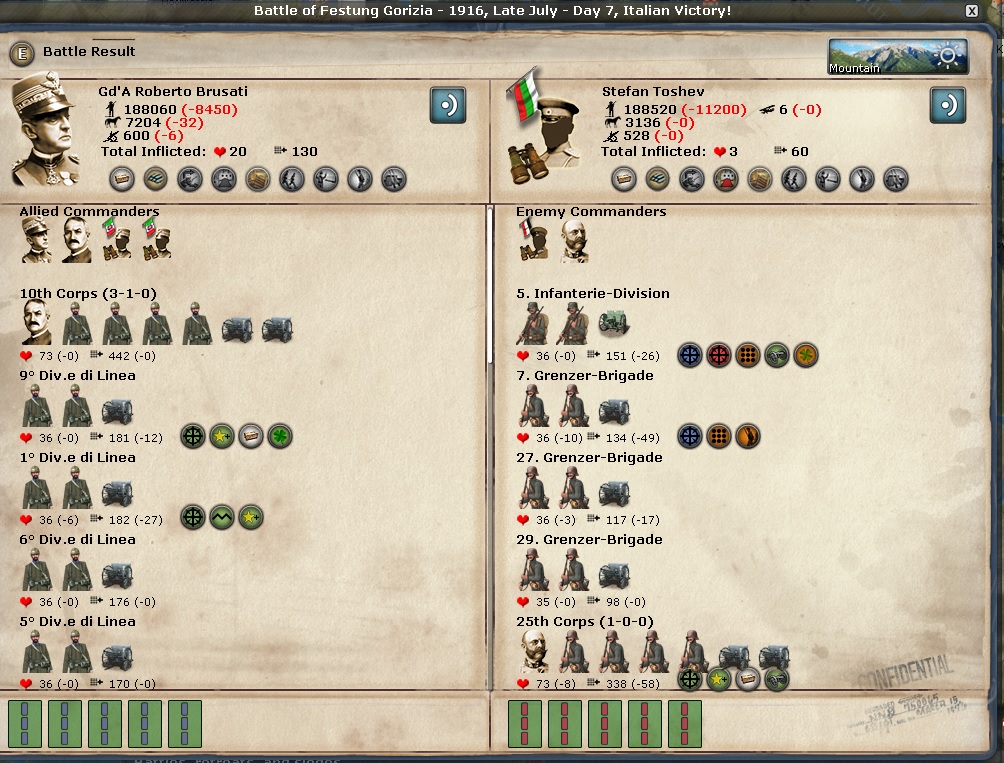Click the red-highlighted ability icon under Toshev
The width and height of the screenshot is (1004, 763).
725,179
